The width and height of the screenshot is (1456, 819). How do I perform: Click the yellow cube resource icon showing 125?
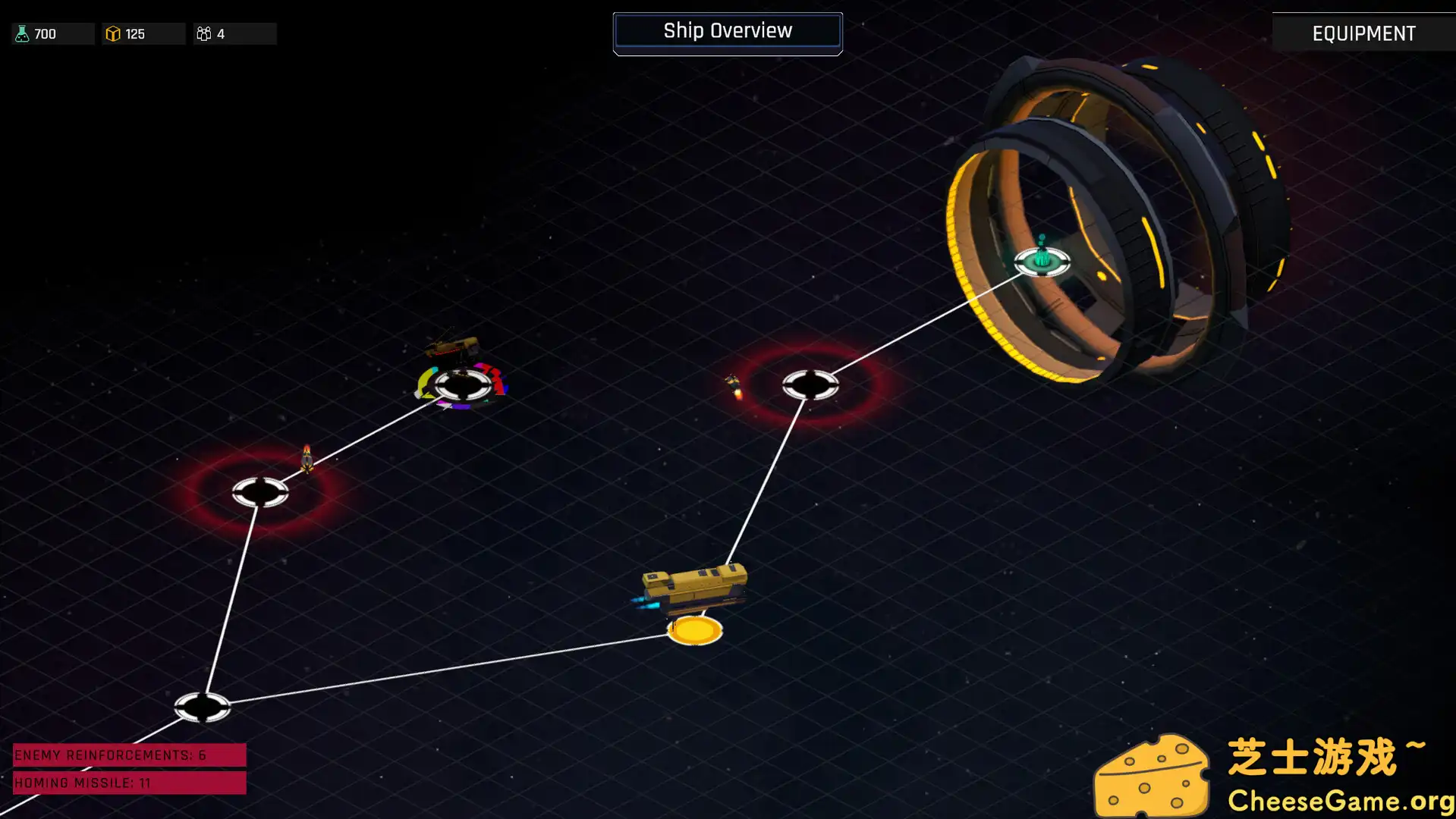click(112, 33)
